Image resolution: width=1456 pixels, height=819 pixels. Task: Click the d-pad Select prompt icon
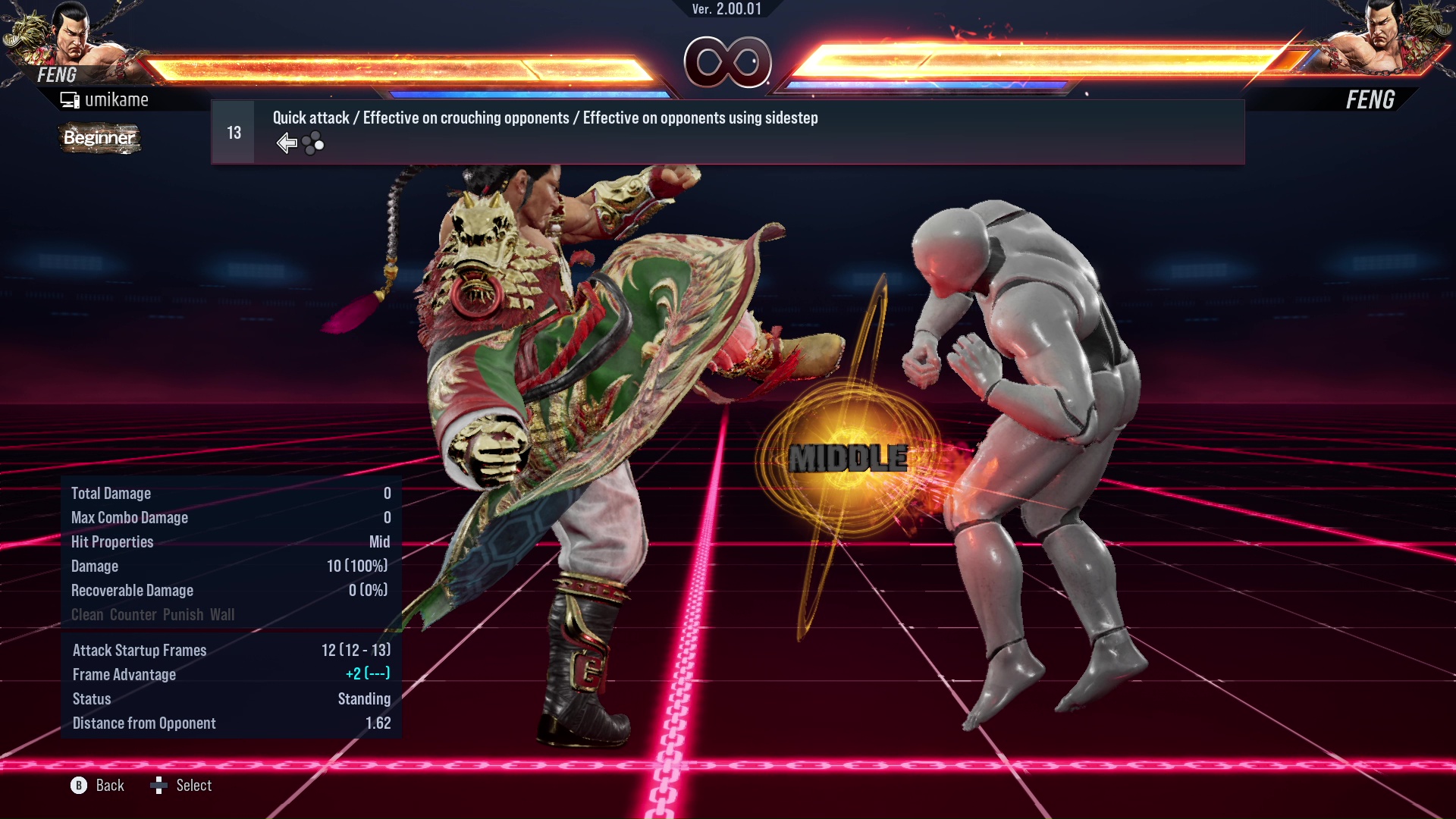(x=159, y=786)
